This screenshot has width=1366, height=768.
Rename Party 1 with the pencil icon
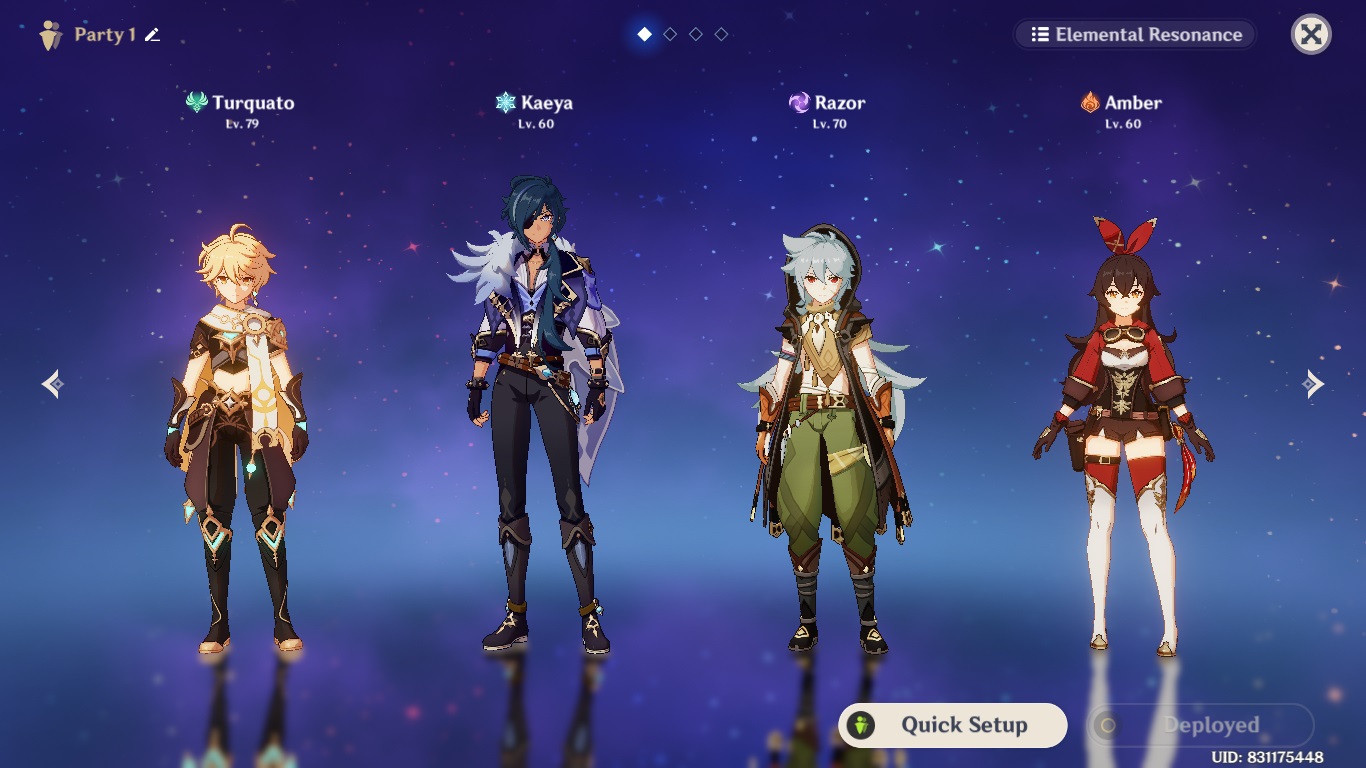[x=152, y=35]
